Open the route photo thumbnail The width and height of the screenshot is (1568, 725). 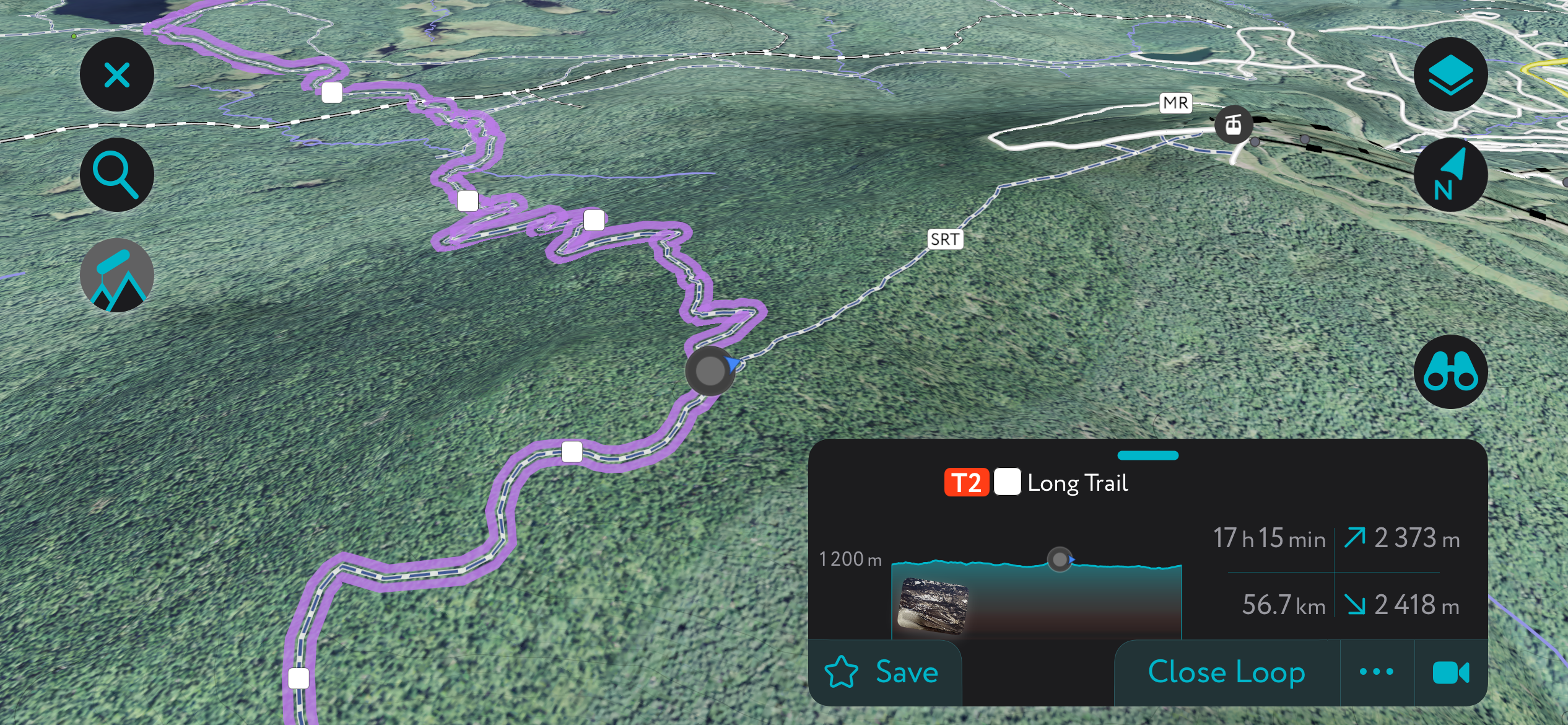(x=933, y=606)
